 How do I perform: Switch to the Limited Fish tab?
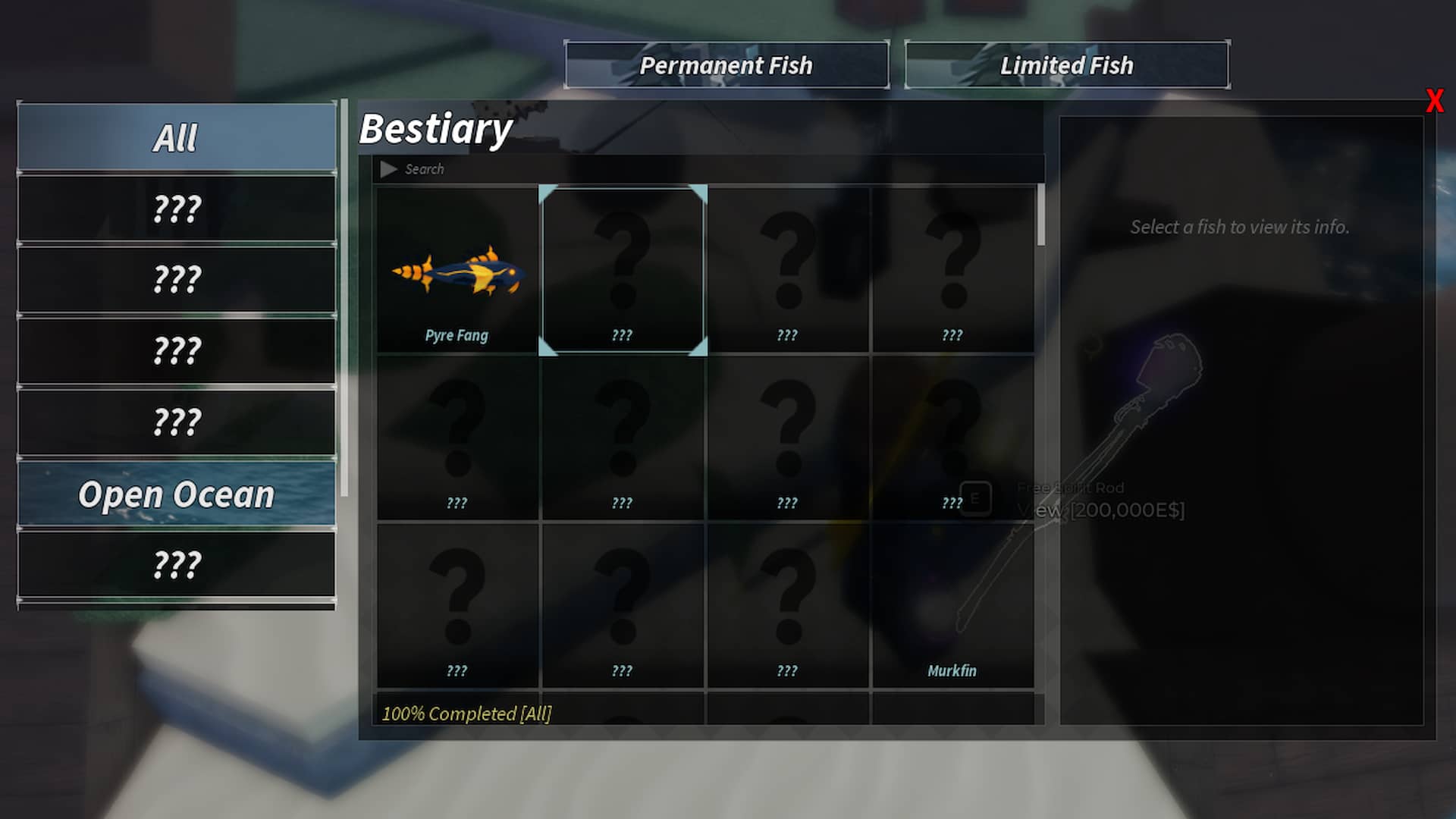[x=1066, y=65]
